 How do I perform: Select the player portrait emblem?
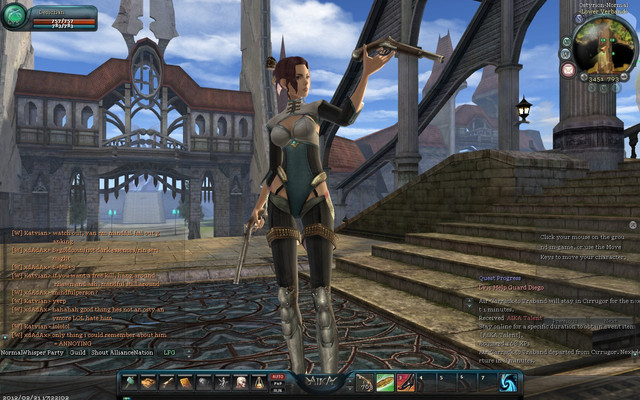(15, 16)
